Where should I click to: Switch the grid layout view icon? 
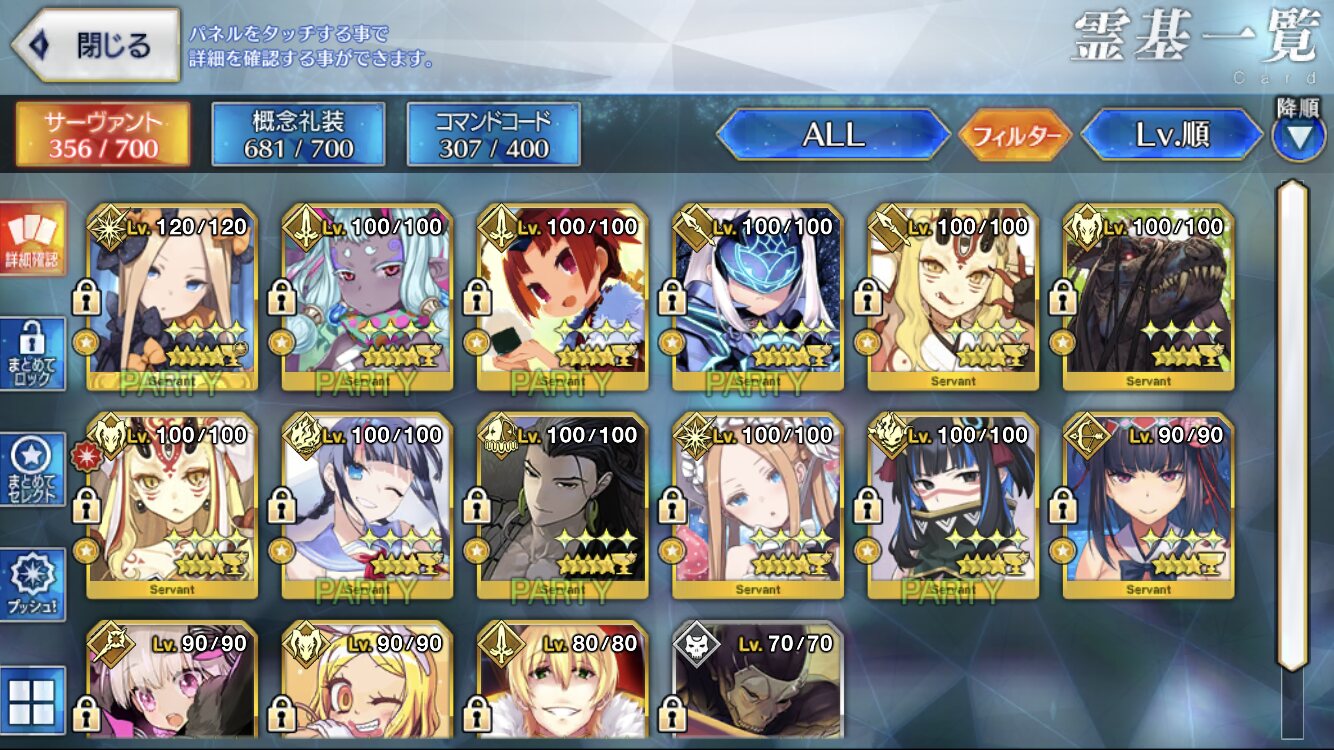click(32, 700)
